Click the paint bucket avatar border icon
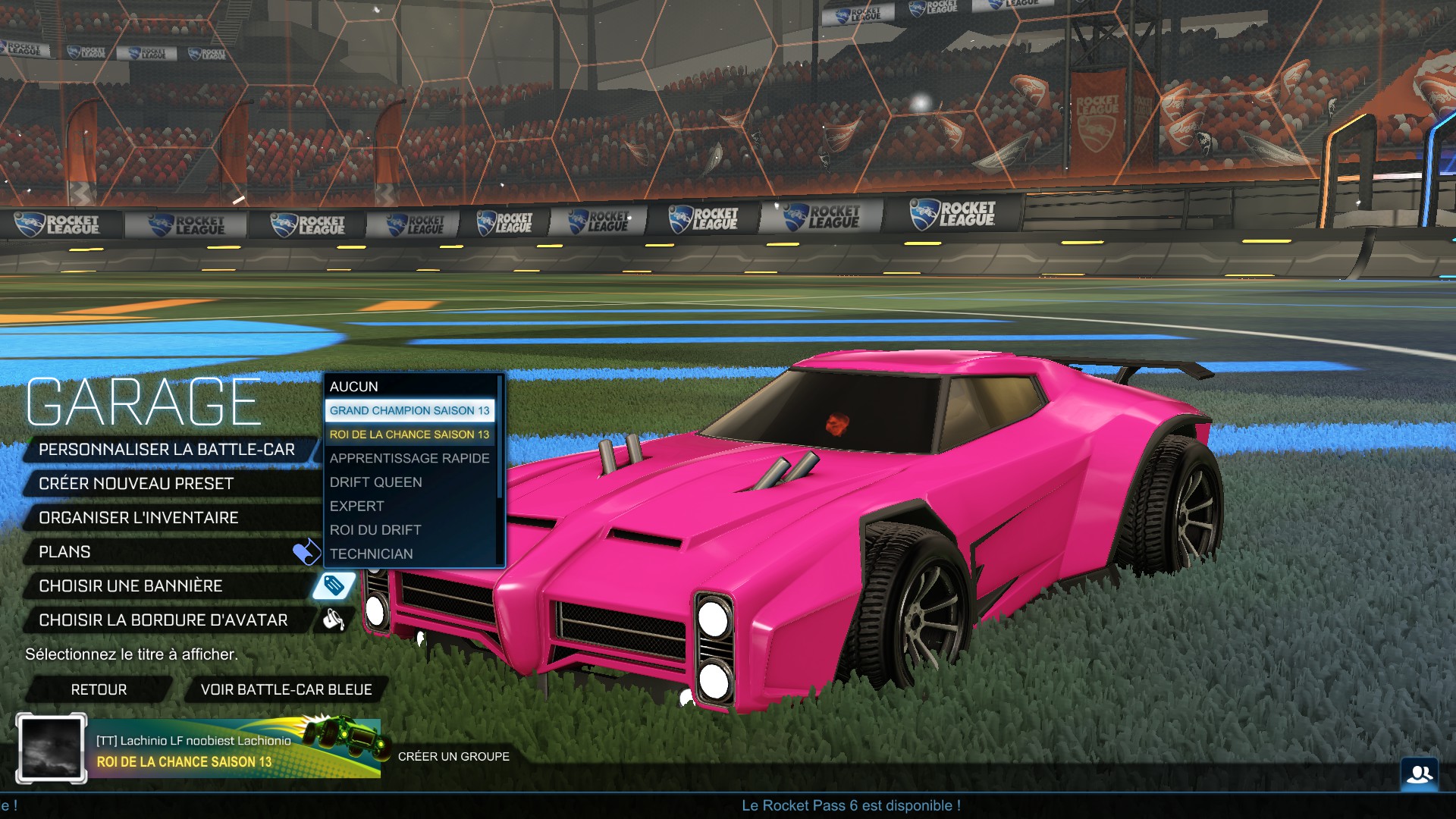 click(x=334, y=620)
